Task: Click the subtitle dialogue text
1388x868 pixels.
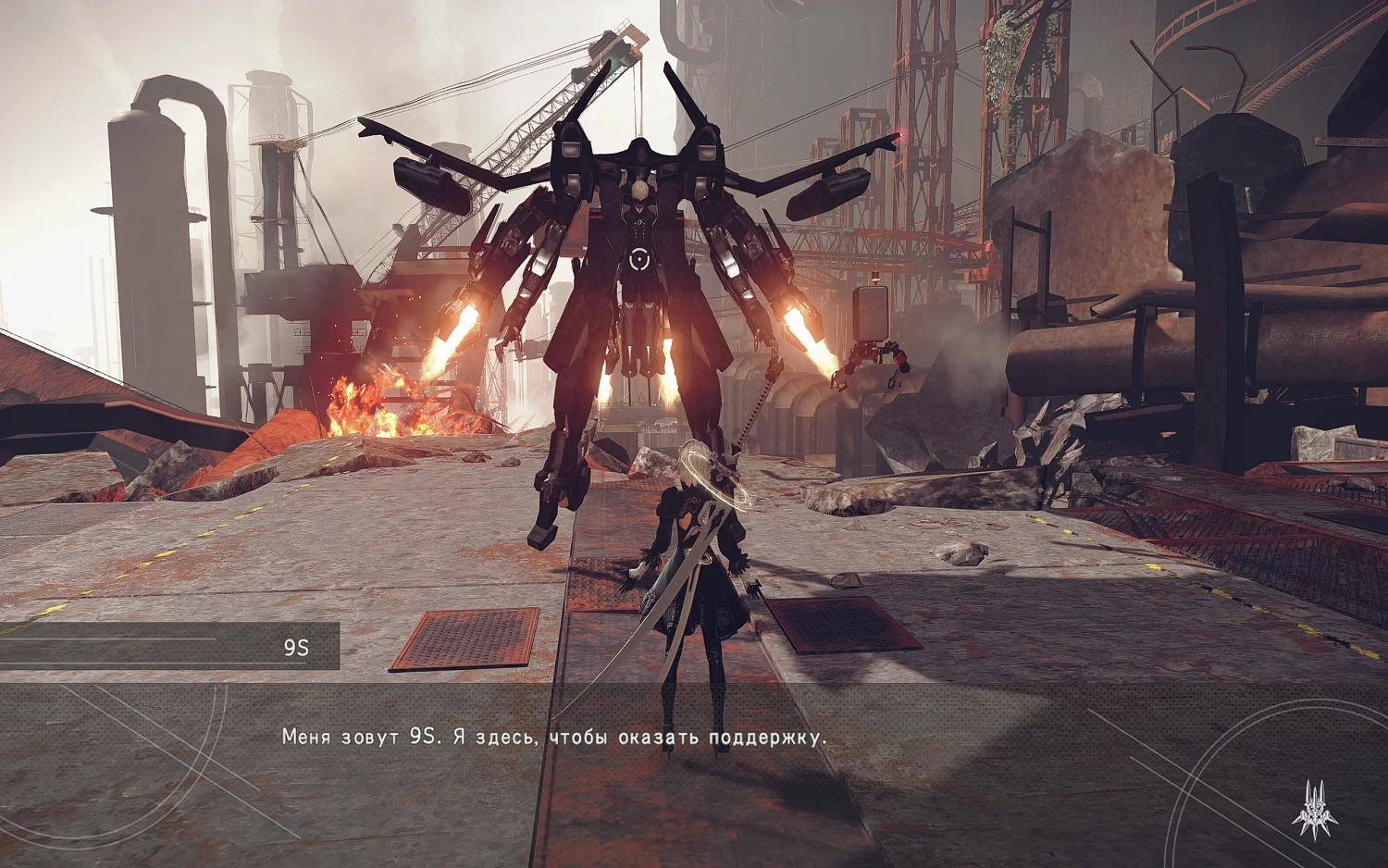Action: click(x=555, y=738)
